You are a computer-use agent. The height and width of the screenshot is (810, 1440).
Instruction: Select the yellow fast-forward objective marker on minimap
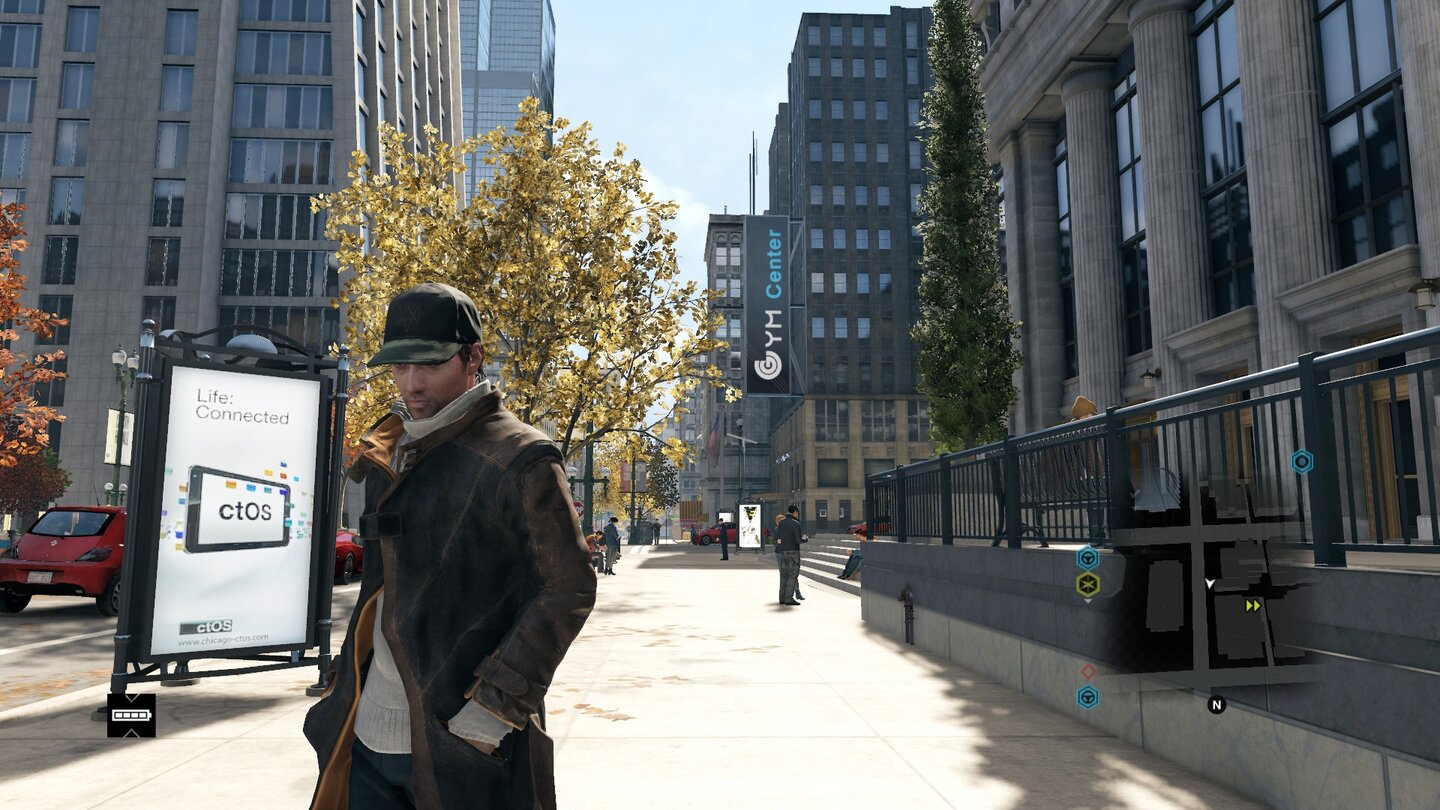[x=1252, y=605]
